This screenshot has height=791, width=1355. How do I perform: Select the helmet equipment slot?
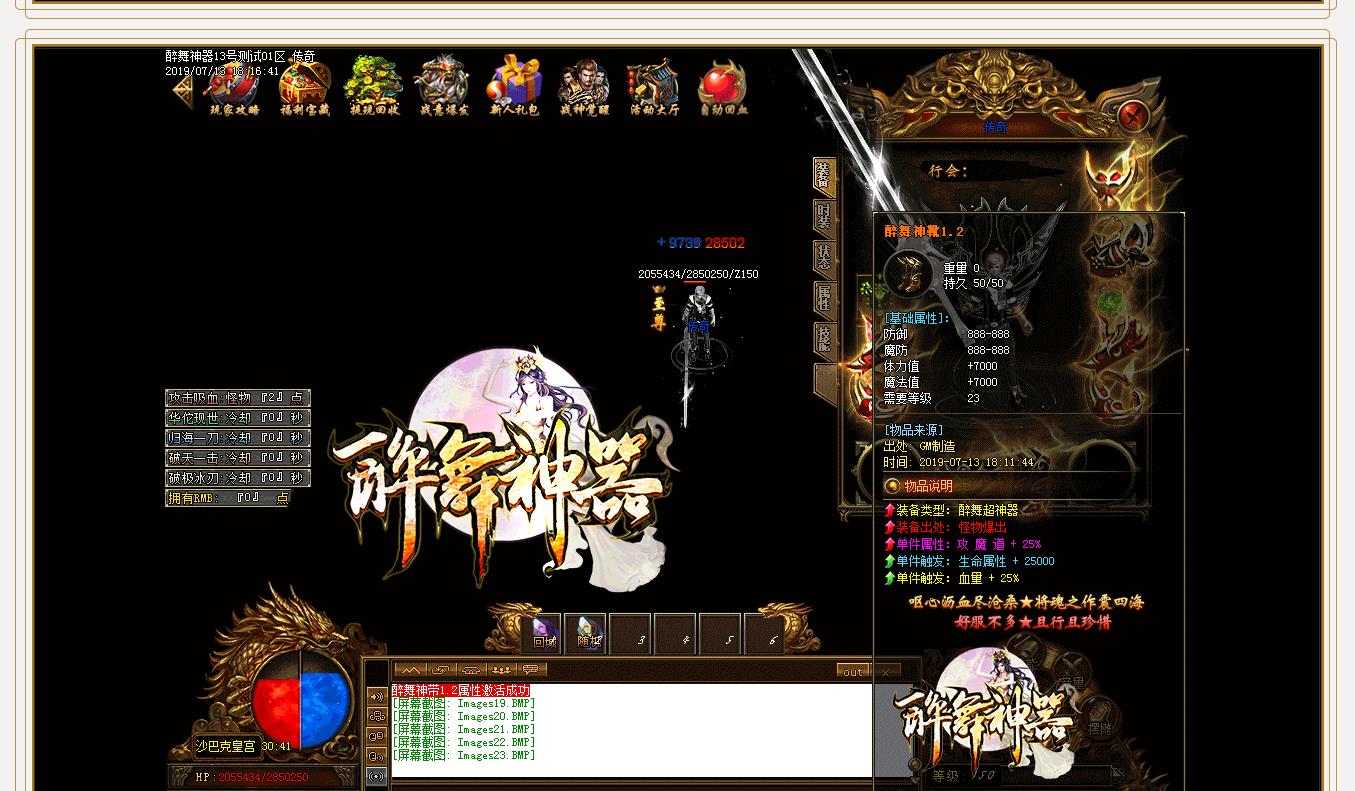[1112, 182]
